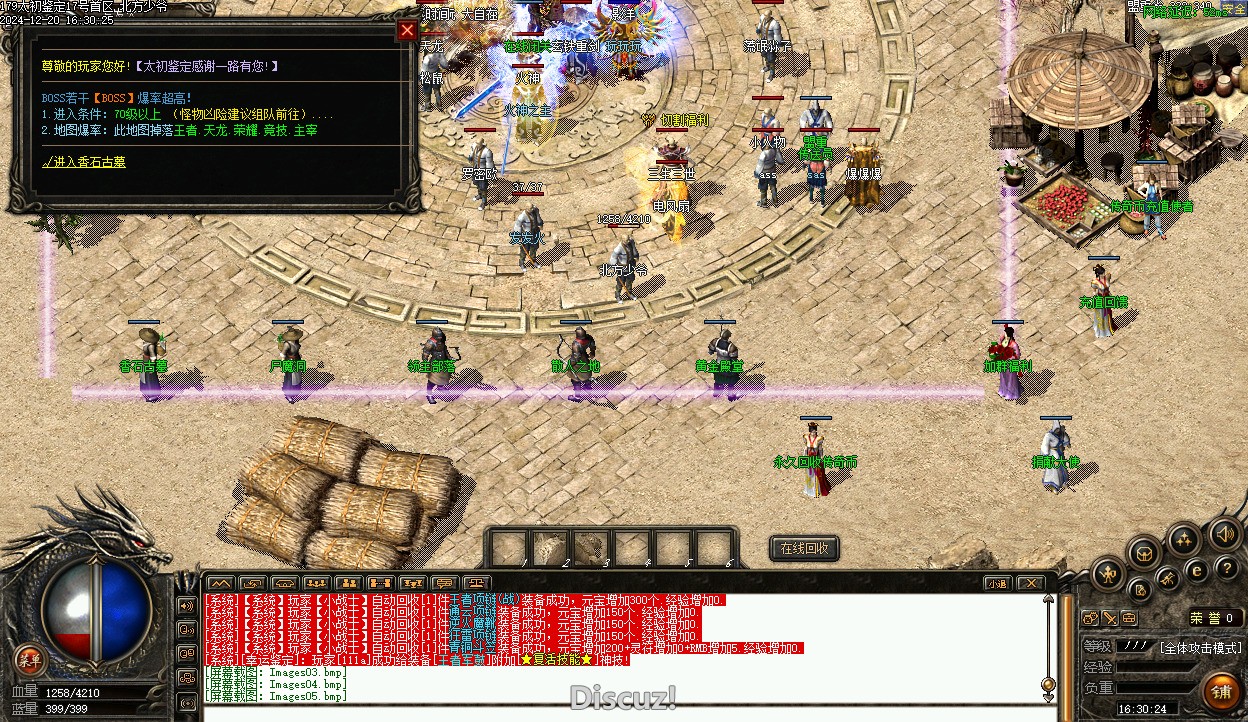Close the chat panel with X
1248x722 pixels.
pyautogui.click(x=1031, y=583)
